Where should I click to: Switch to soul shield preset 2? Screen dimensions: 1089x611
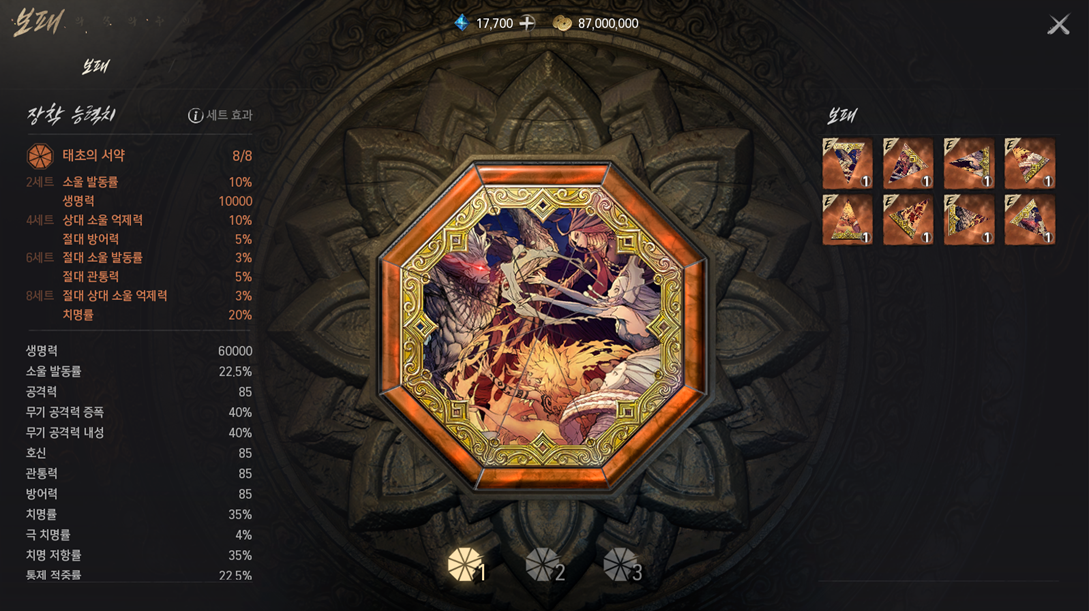(x=545, y=566)
